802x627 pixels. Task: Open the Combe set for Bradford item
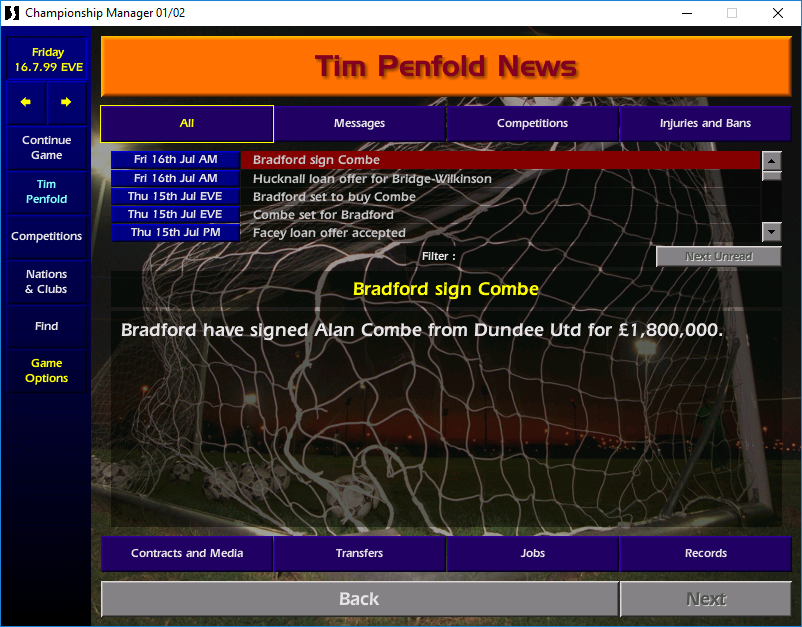click(323, 215)
